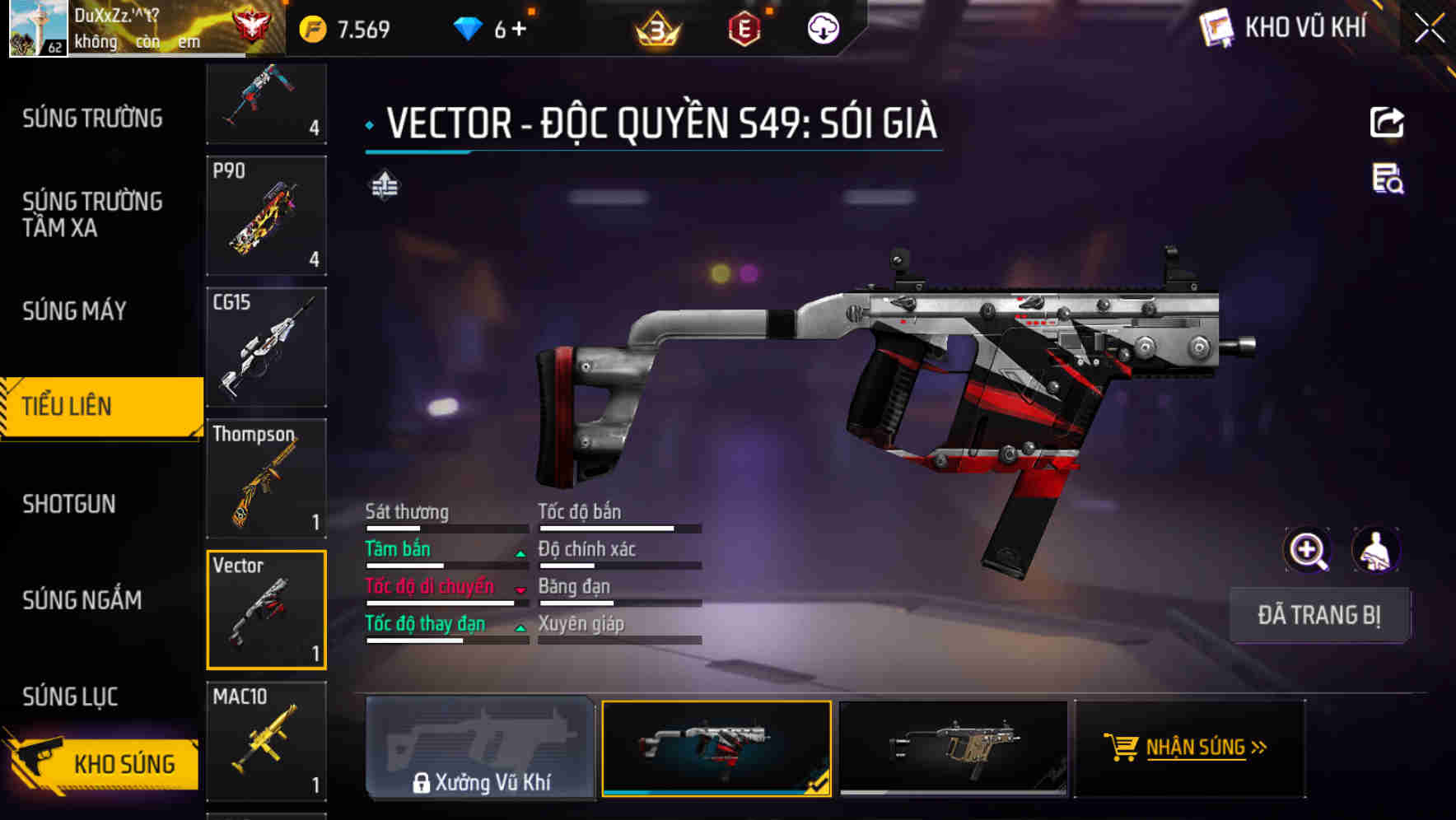Screen dimensions: 1456x820
Task: Select the P90 weapon slot
Action: [266, 216]
